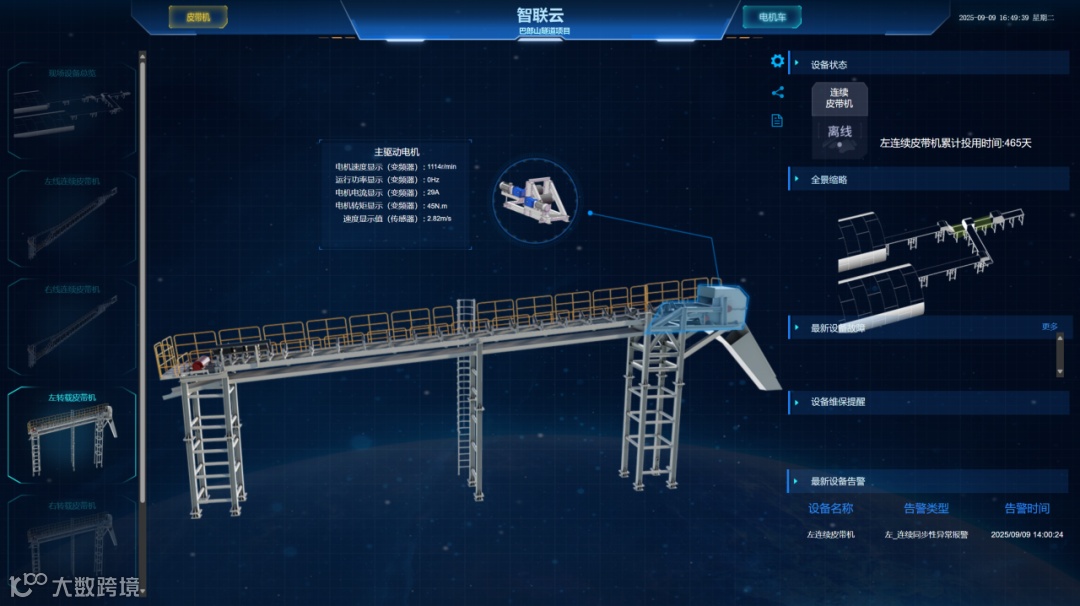Click the 连续皮带机 offline status card
Viewport: 1080px width, 606px height.
coord(839,121)
